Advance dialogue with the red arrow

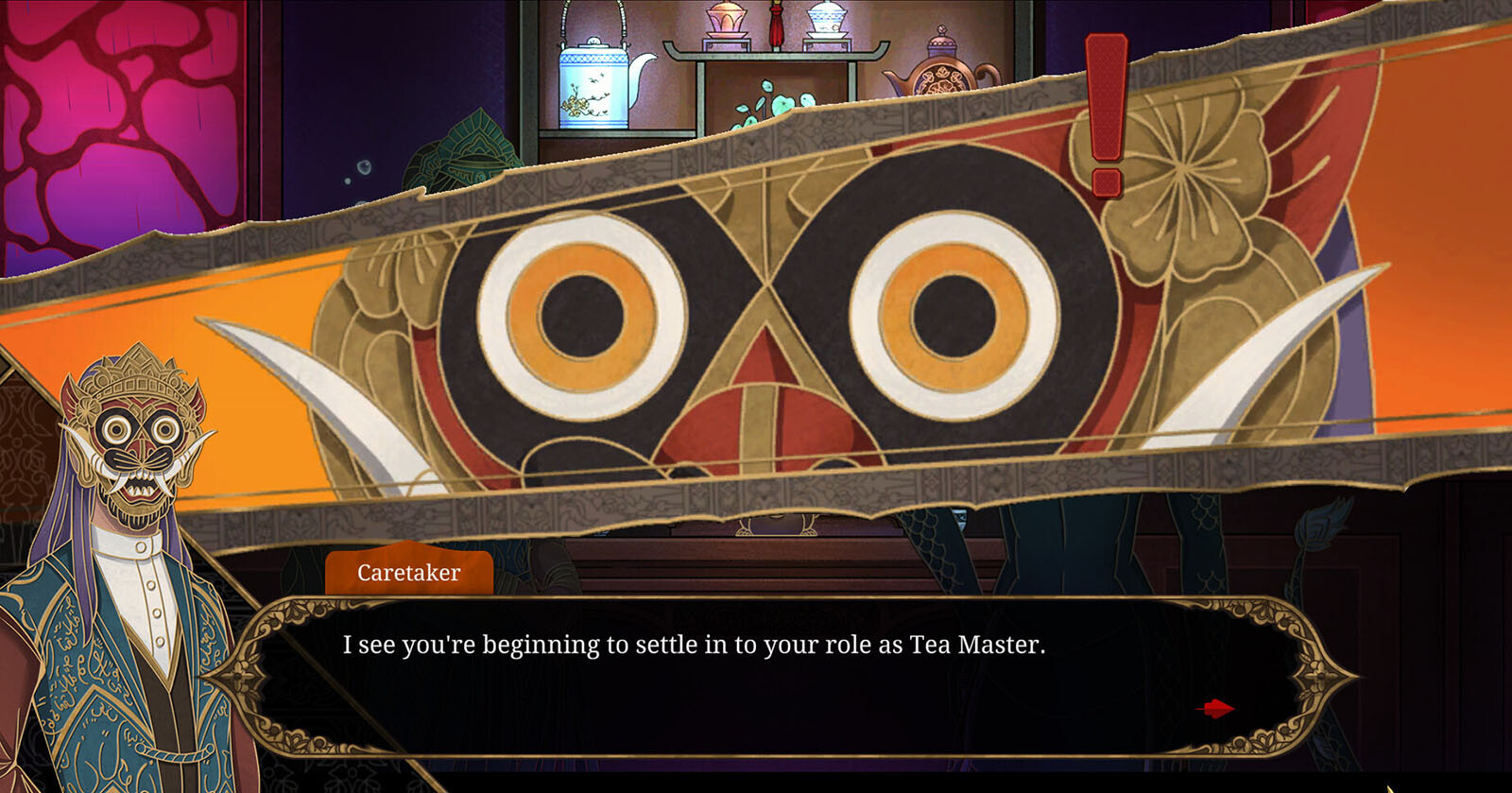[1215, 708]
